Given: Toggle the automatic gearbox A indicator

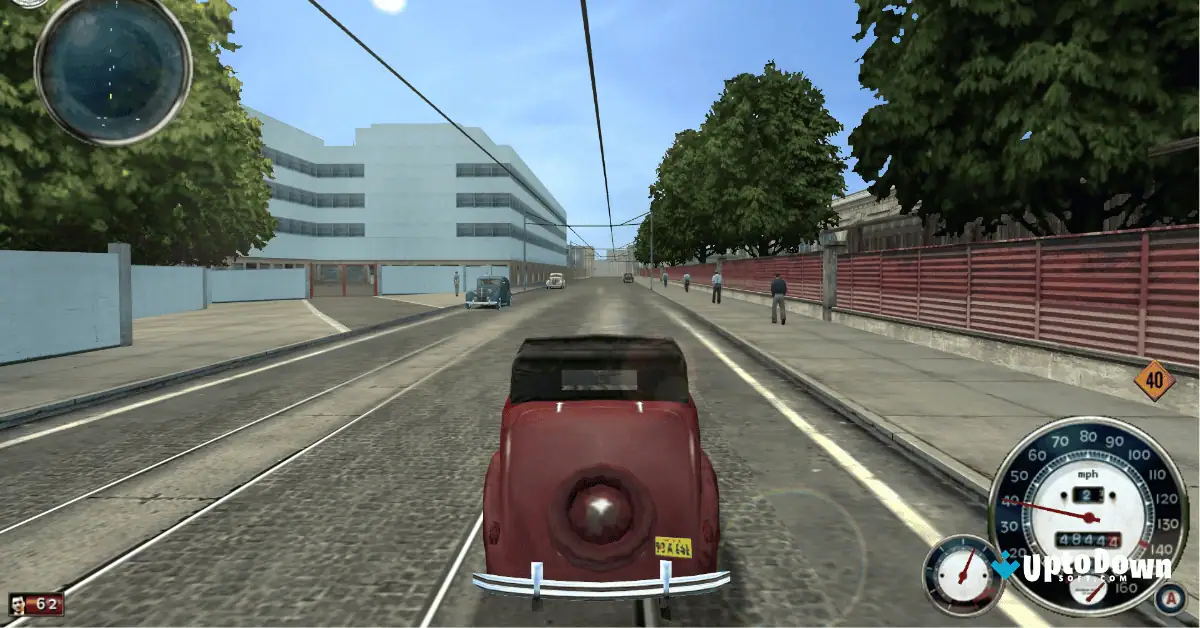Looking at the screenshot, I should coord(1169,599).
